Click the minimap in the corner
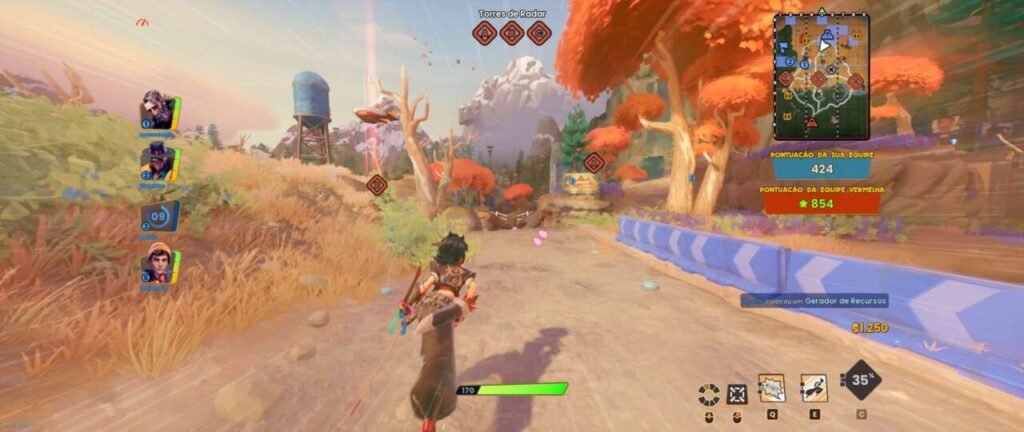Image resolution: width=1024 pixels, height=432 pixels. click(821, 76)
